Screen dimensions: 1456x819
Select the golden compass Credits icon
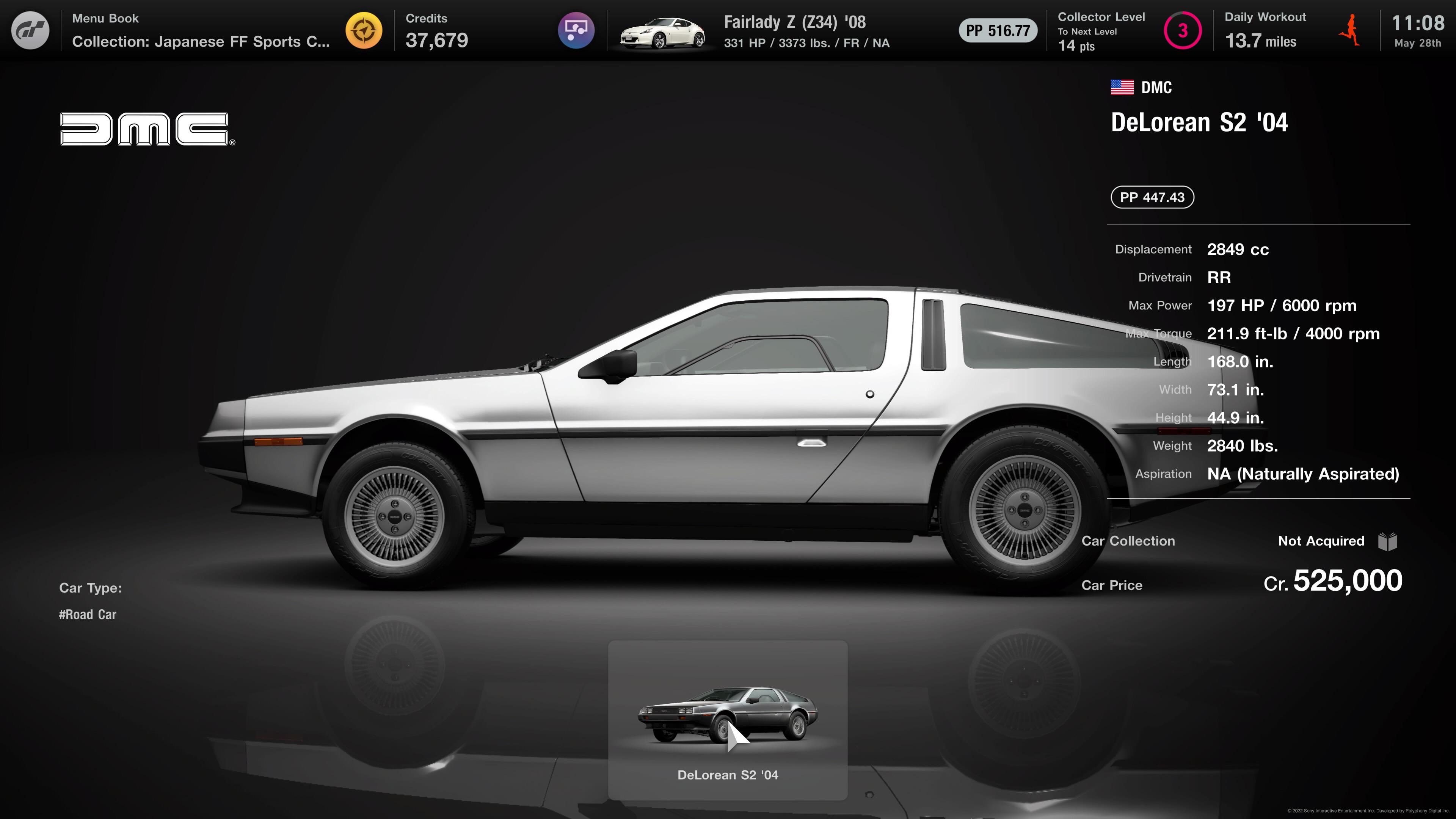(364, 30)
